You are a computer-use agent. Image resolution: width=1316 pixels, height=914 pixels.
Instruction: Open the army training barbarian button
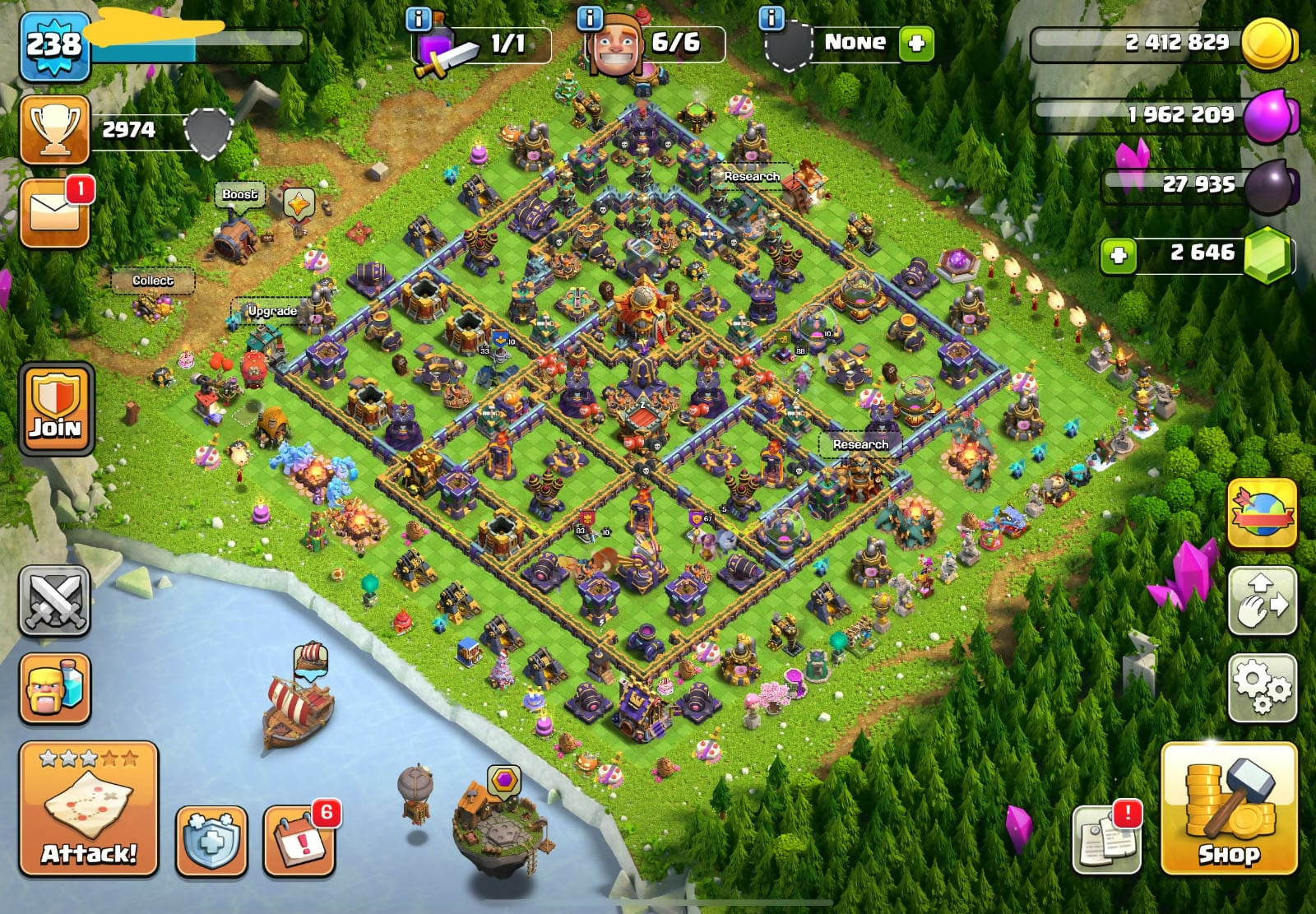click(54, 688)
